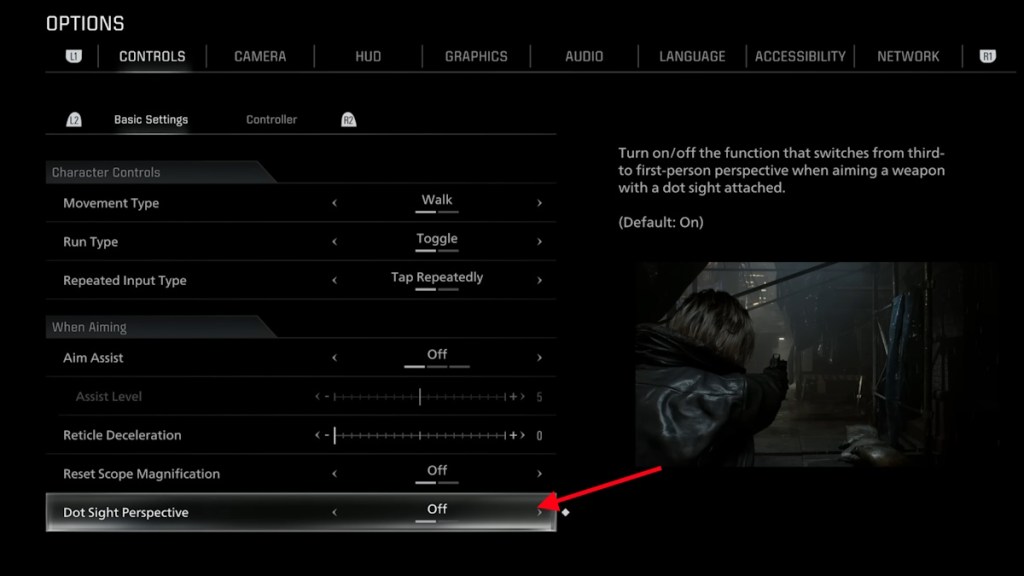This screenshot has width=1024, height=576.
Task: Open the Language settings tab
Action: click(x=692, y=56)
